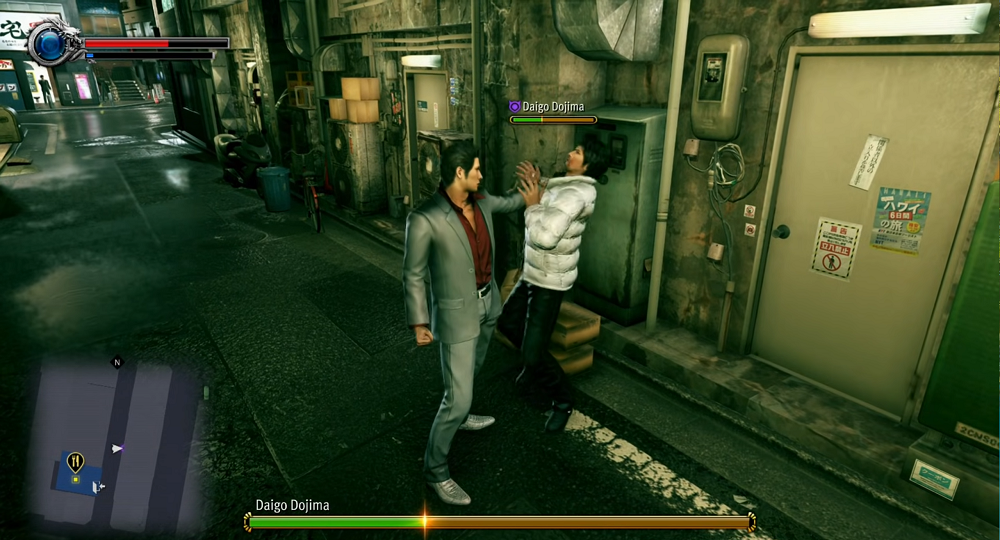Select the building entrance door marker on minimap
Viewport: 1000px width, 540px height.
(97, 487)
